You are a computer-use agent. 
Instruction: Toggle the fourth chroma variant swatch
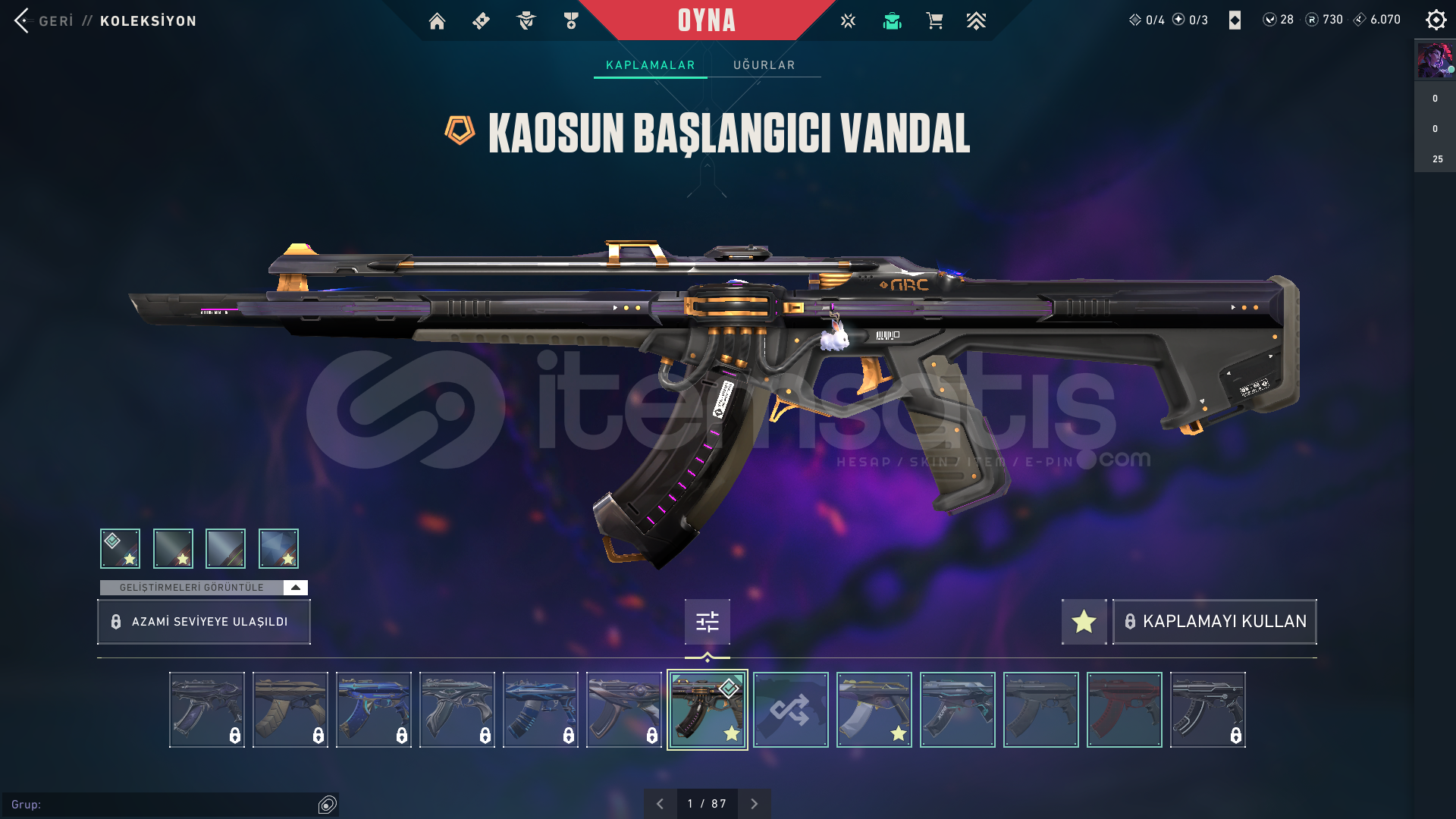click(278, 548)
